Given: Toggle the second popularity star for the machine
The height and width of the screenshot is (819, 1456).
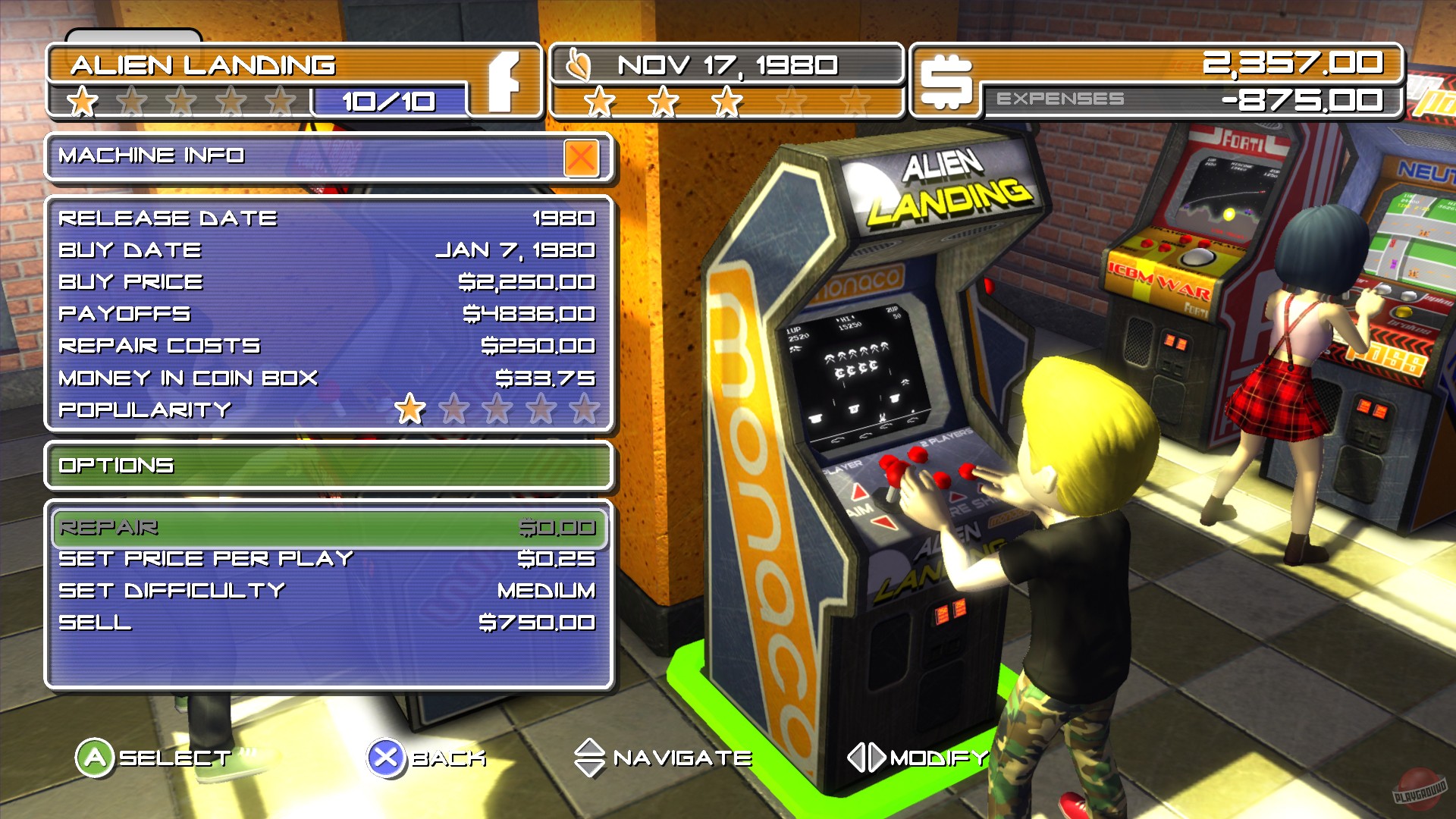Looking at the screenshot, I should pyautogui.click(x=453, y=409).
